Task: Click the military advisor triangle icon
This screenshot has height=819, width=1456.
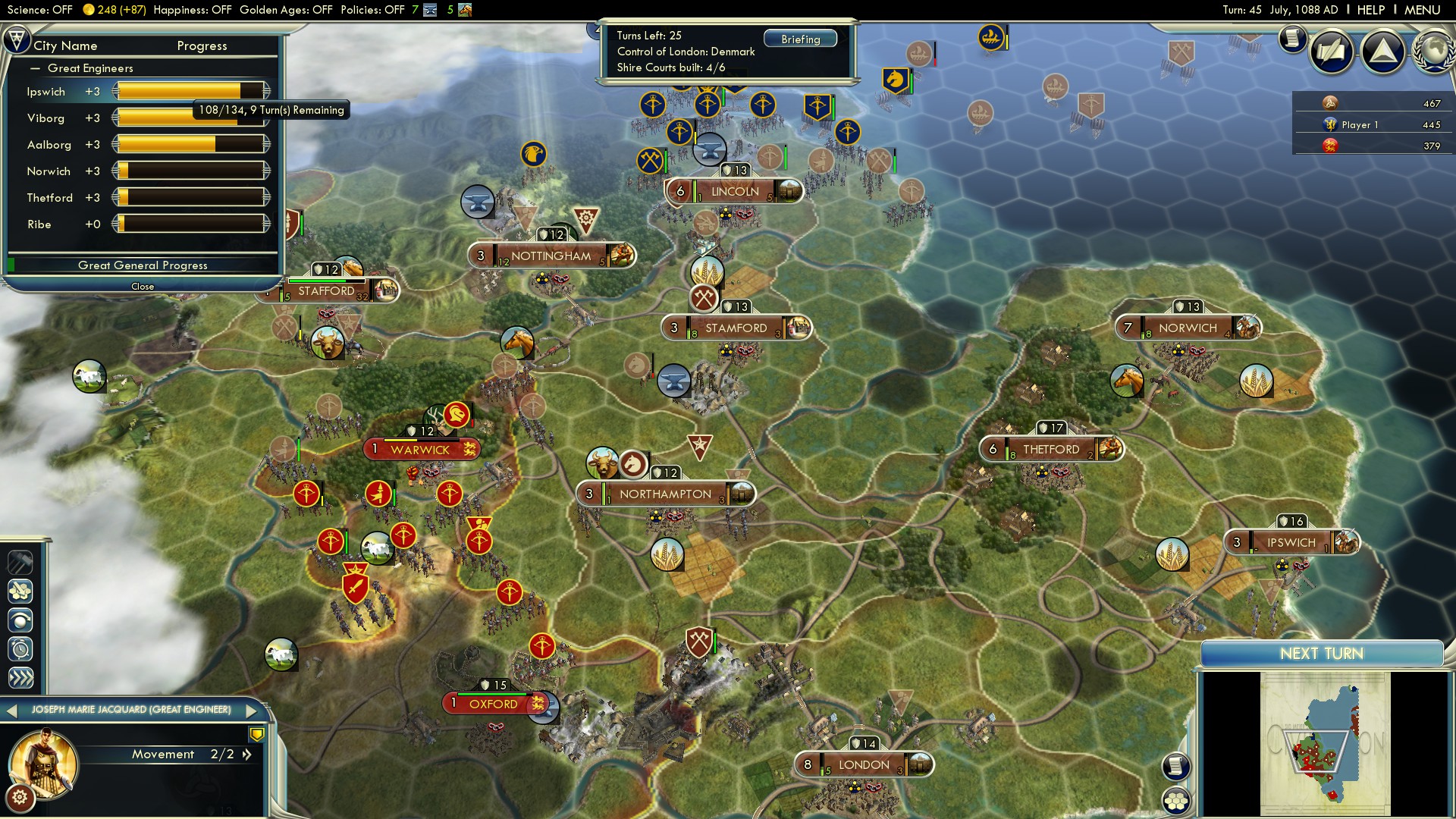Action: tap(1384, 51)
